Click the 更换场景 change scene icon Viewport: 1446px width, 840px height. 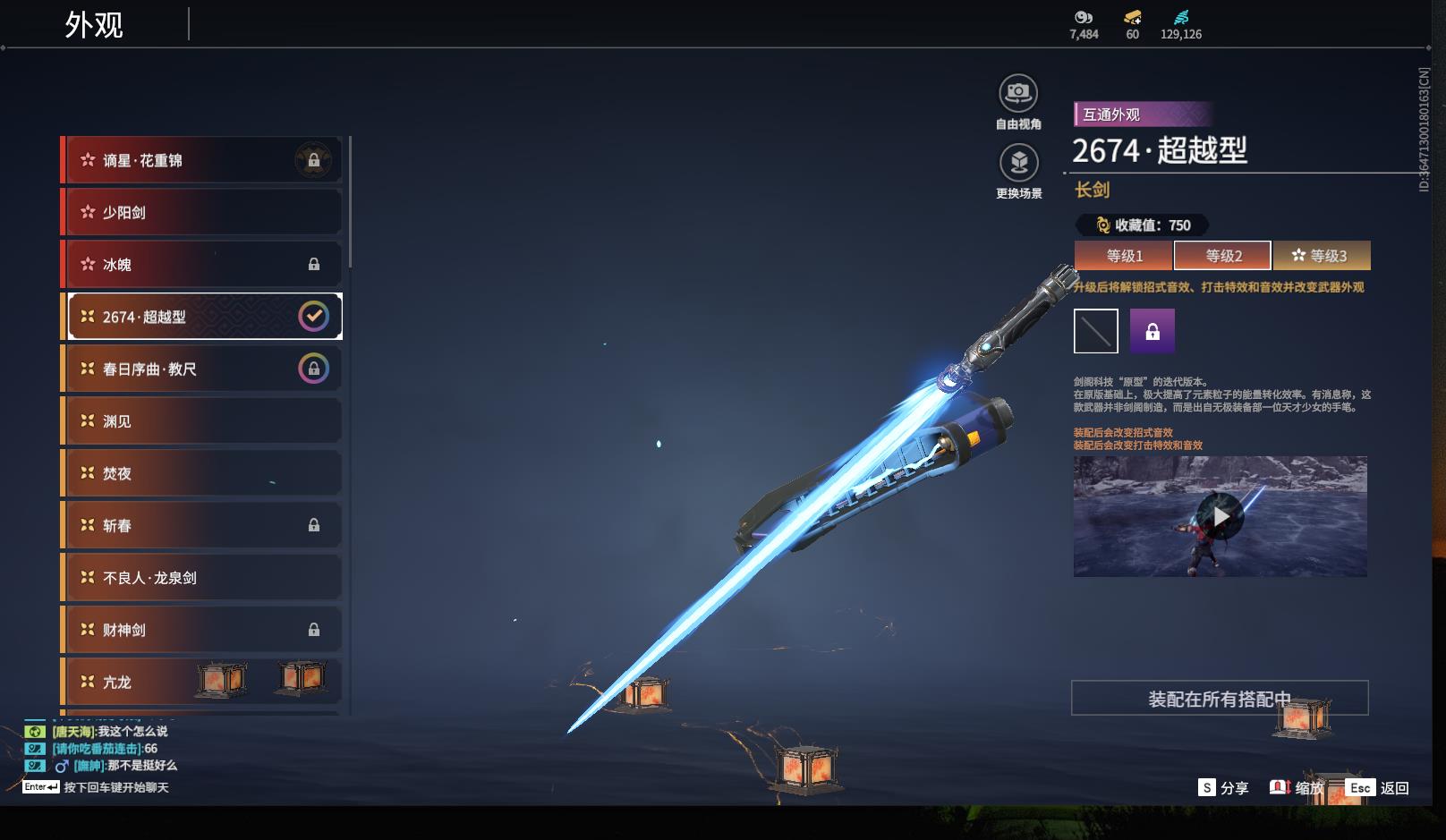pos(1018,163)
